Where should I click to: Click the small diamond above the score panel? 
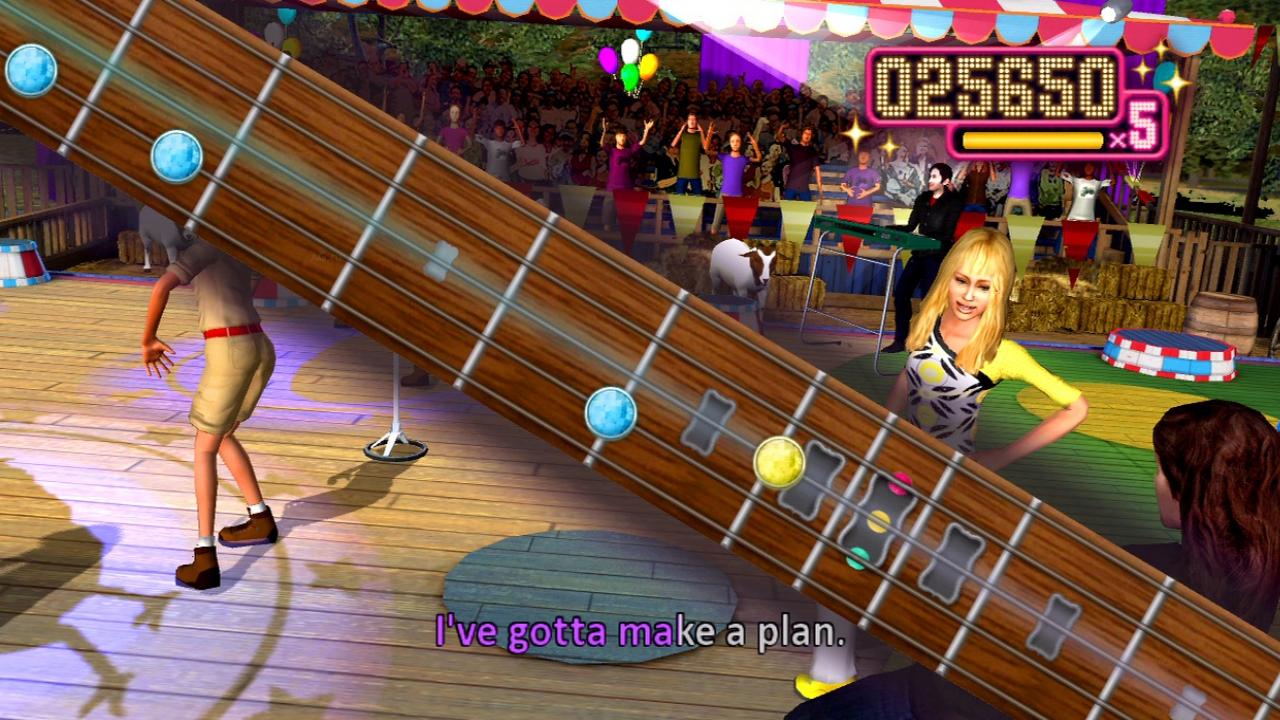pos(1106,15)
